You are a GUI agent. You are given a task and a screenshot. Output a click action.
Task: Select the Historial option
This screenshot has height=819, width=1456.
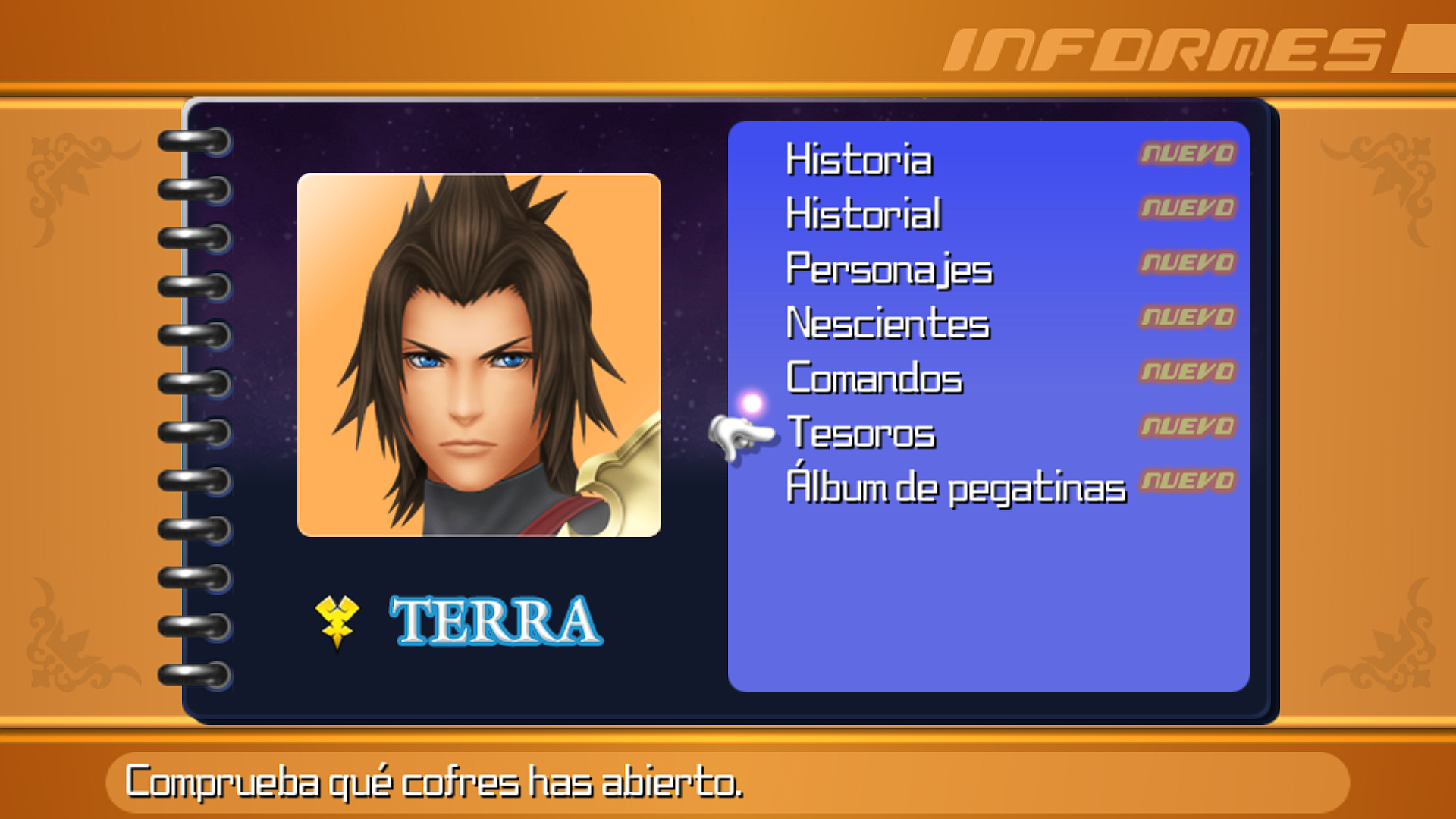863,215
